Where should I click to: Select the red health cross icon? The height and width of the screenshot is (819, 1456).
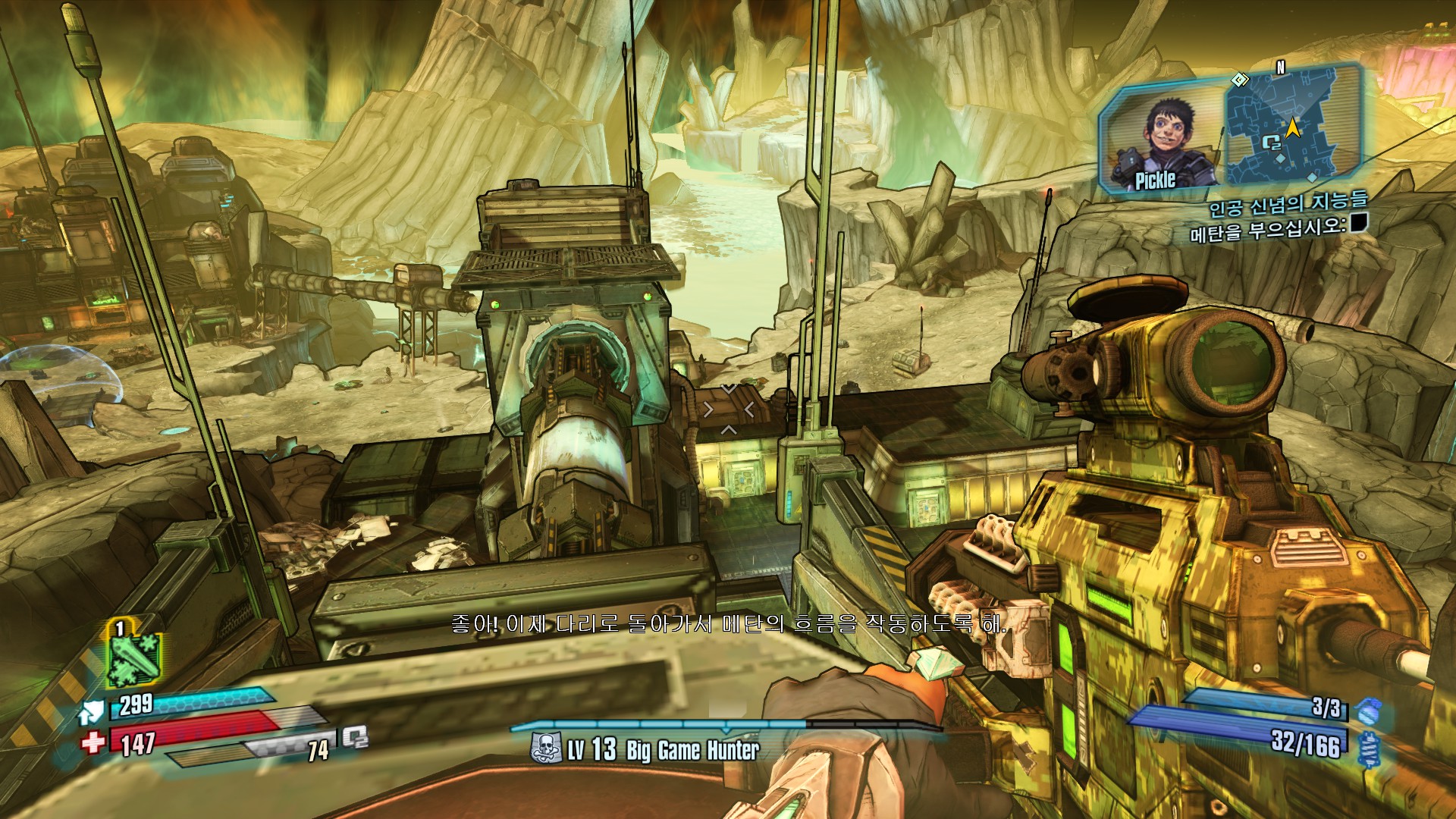[x=94, y=742]
